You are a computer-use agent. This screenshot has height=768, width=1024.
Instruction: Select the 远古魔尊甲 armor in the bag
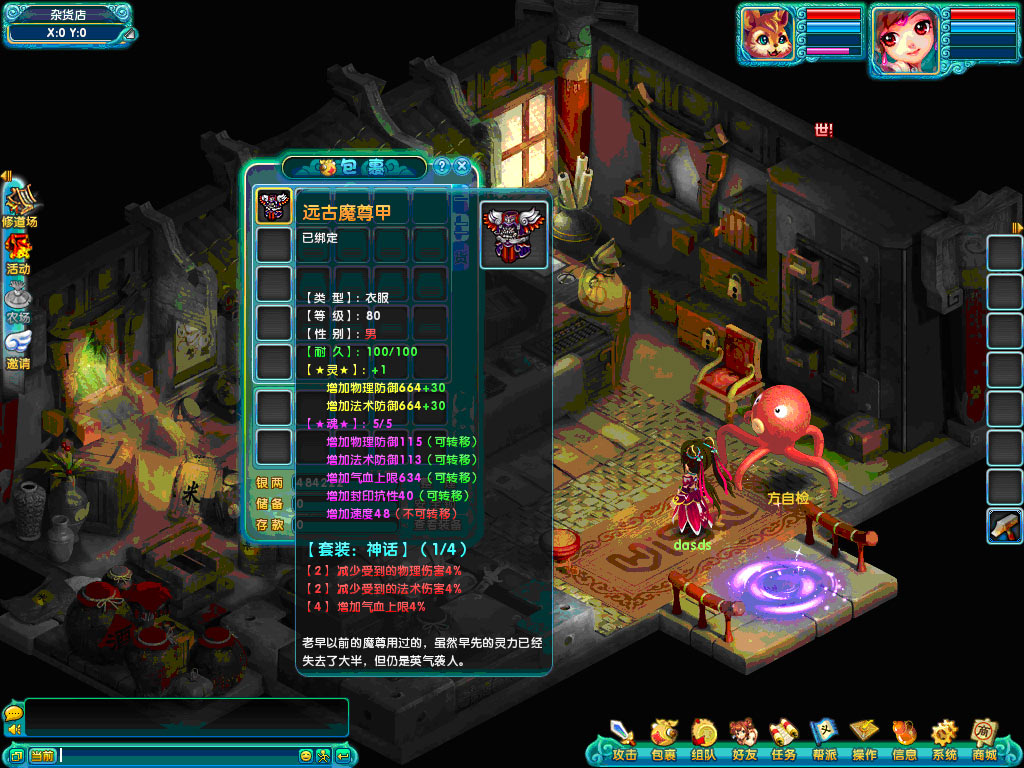274,206
